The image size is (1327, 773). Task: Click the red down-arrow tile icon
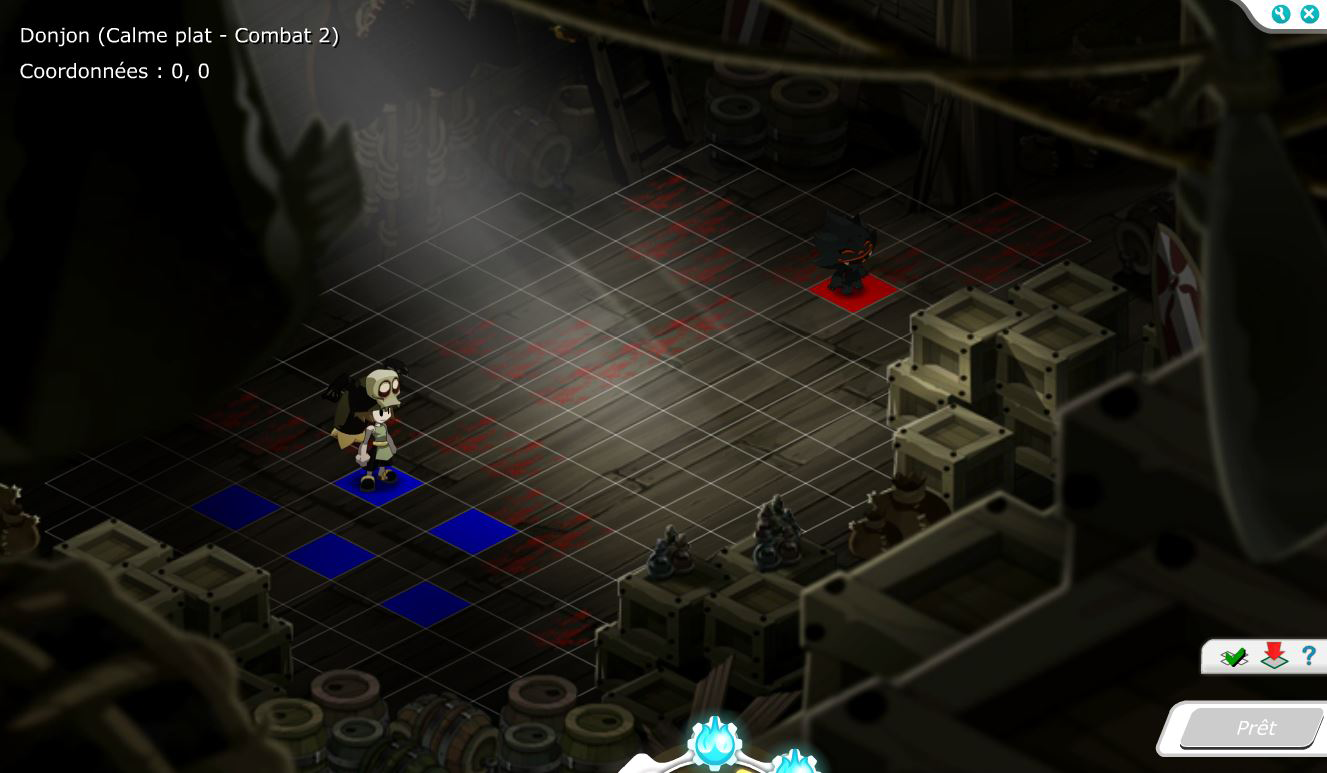[x=1273, y=656]
